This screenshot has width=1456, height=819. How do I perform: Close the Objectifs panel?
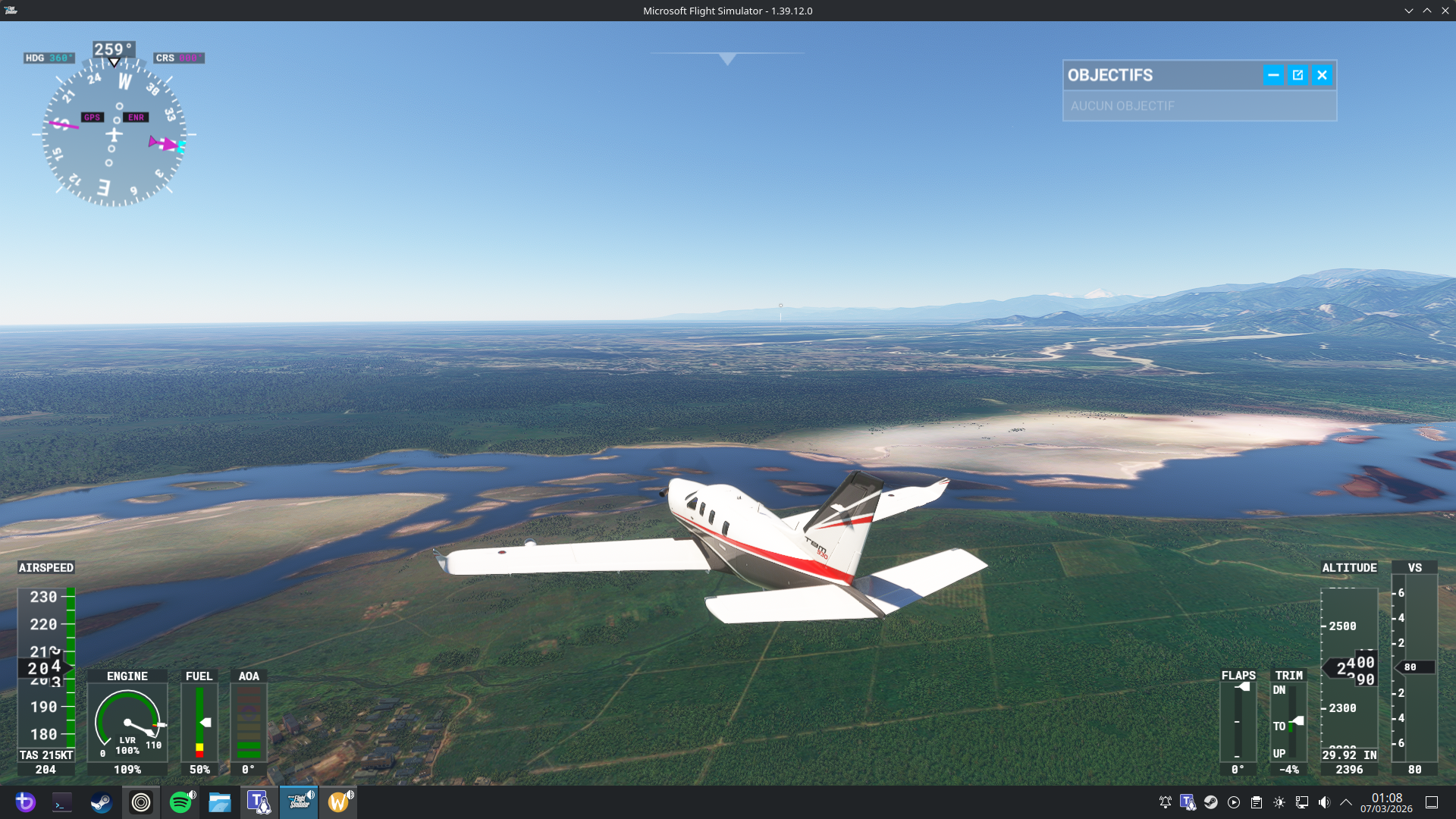pos(1322,75)
